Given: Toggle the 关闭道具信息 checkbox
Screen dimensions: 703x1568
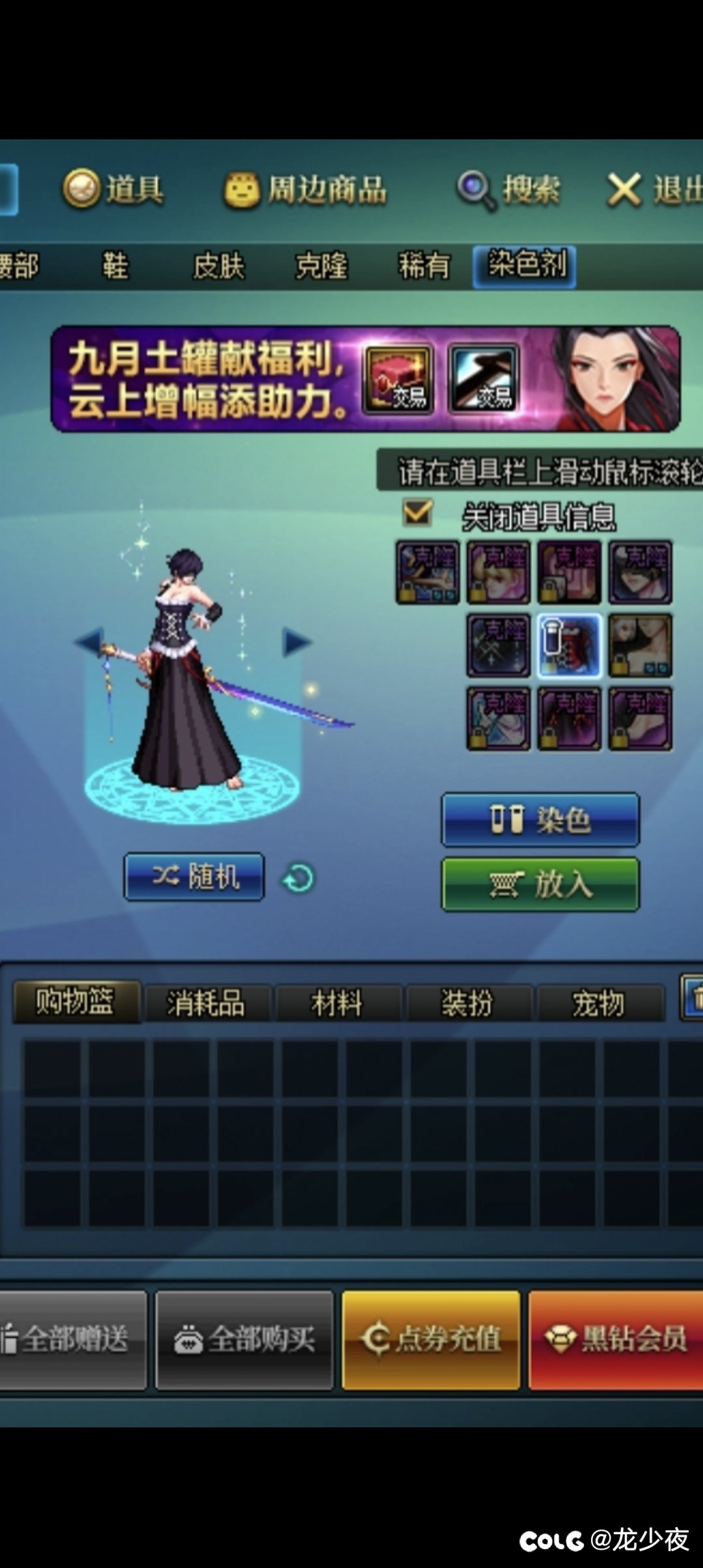Looking at the screenshot, I should (x=417, y=513).
